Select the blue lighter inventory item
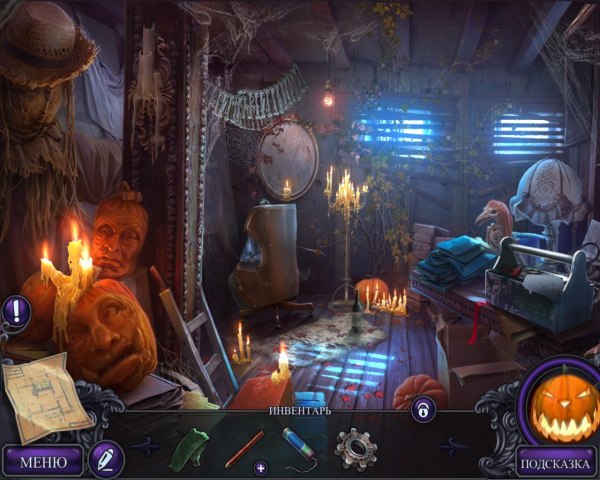The height and width of the screenshot is (480, 600). (x=299, y=445)
